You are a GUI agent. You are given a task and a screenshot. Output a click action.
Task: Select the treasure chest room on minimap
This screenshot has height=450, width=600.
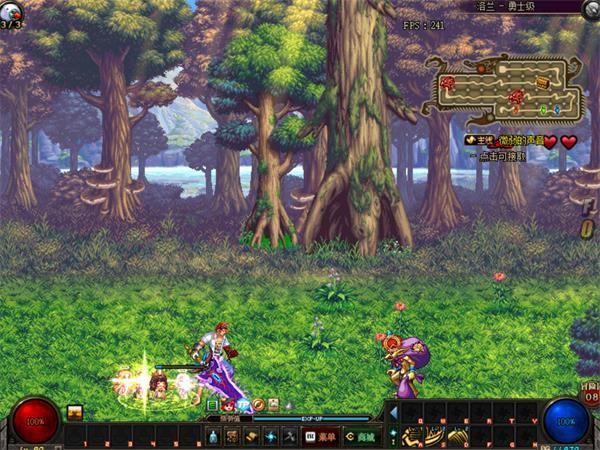tap(542, 82)
